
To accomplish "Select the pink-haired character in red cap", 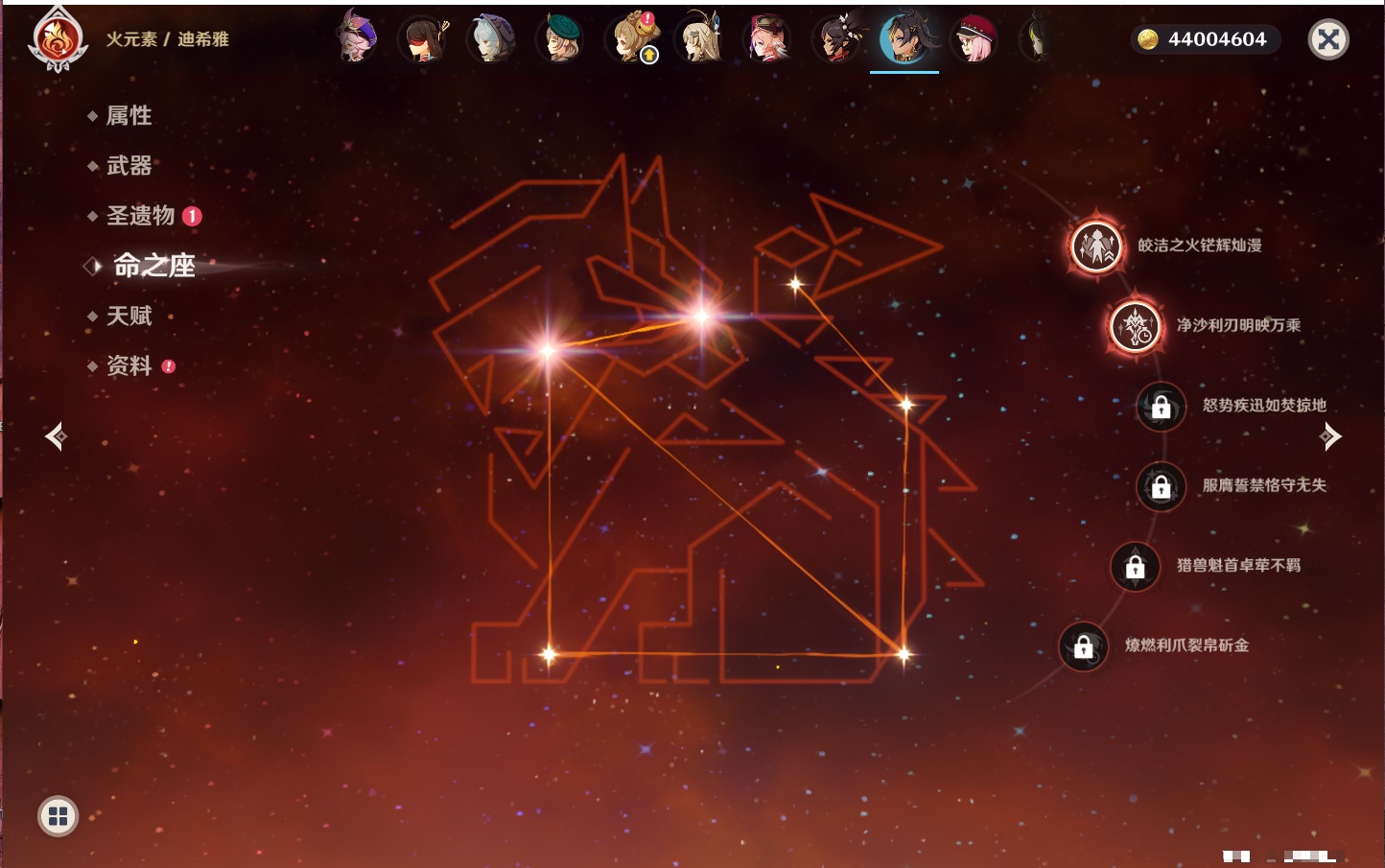I will [974, 39].
